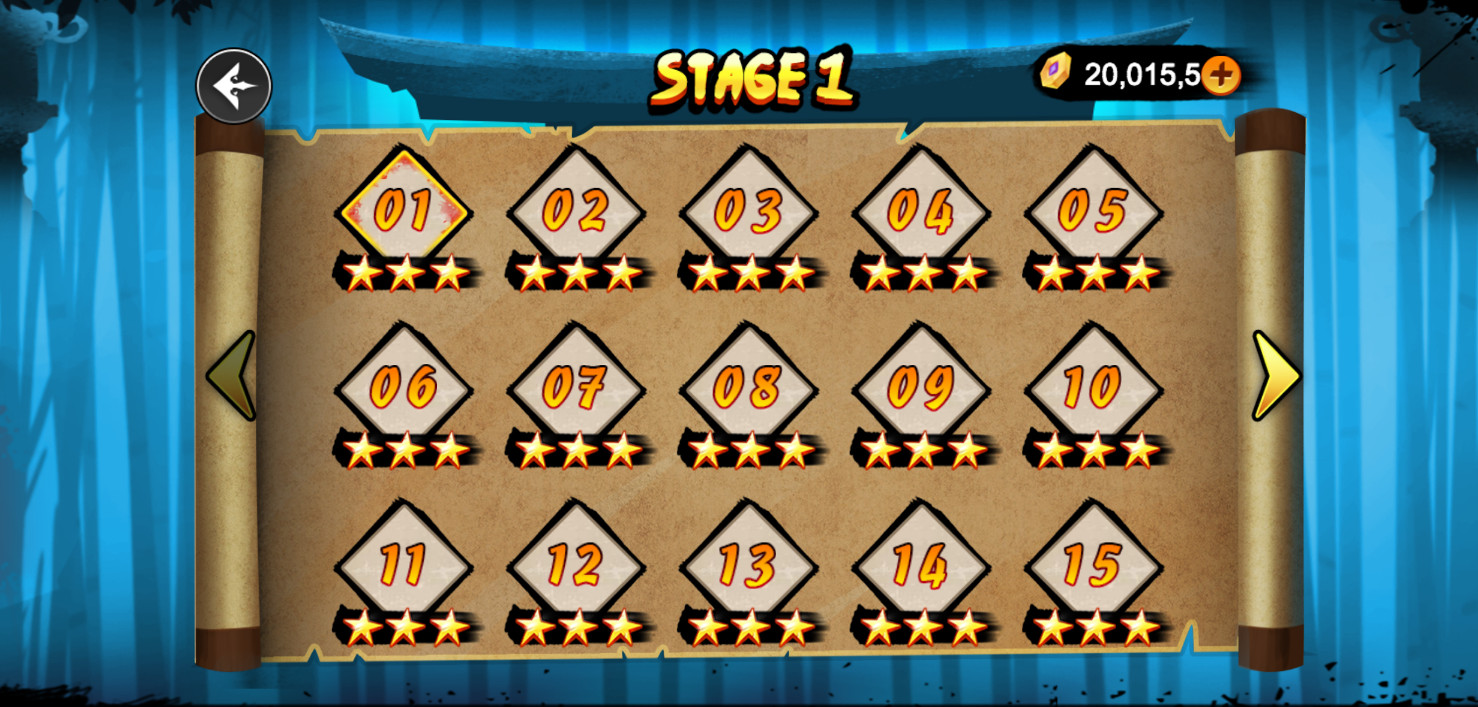This screenshot has width=1478, height=707.
Task: Start level 12
Action: click(576, 564)
